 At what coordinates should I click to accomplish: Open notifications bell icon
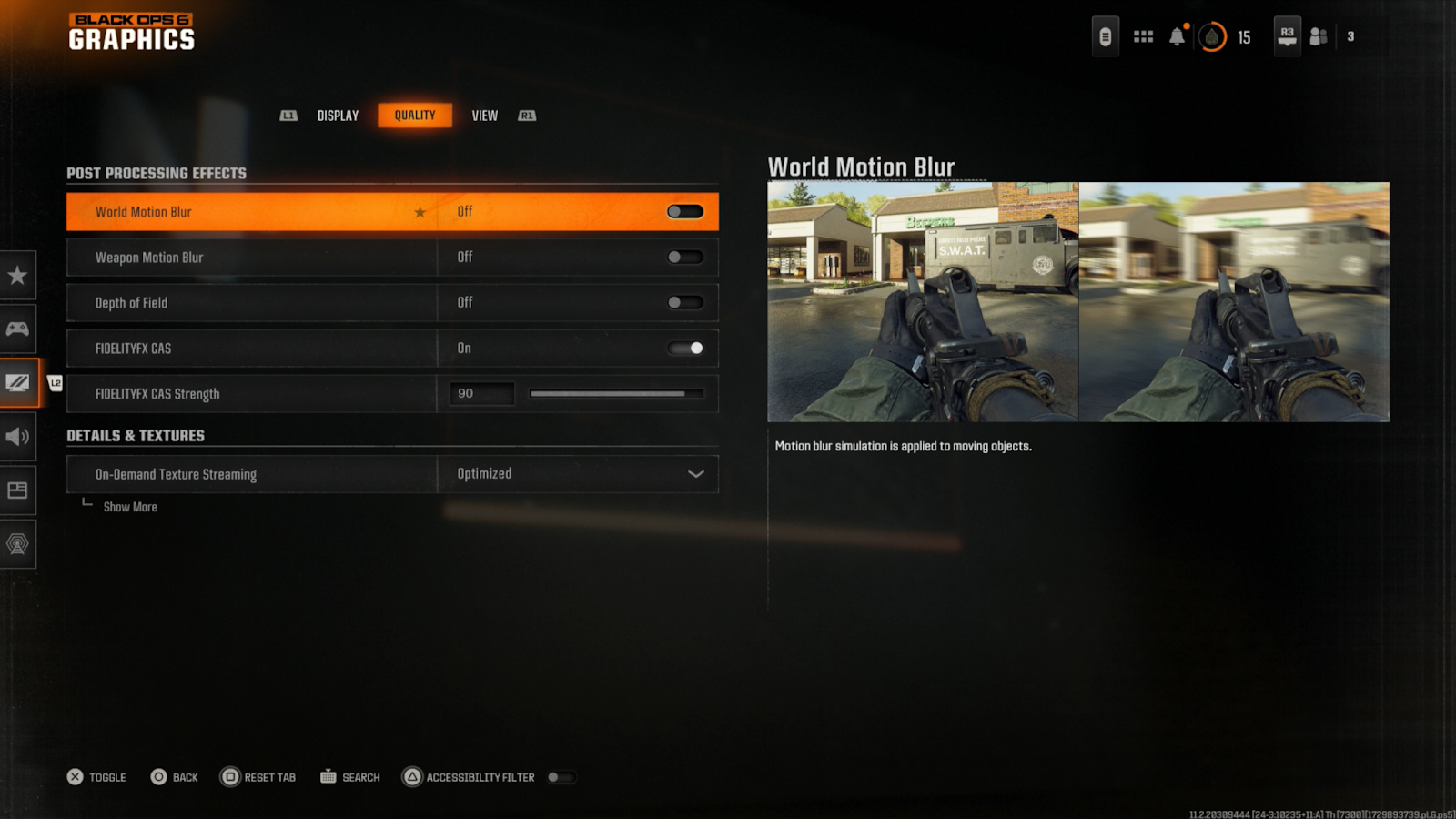tap(1178, 36)
